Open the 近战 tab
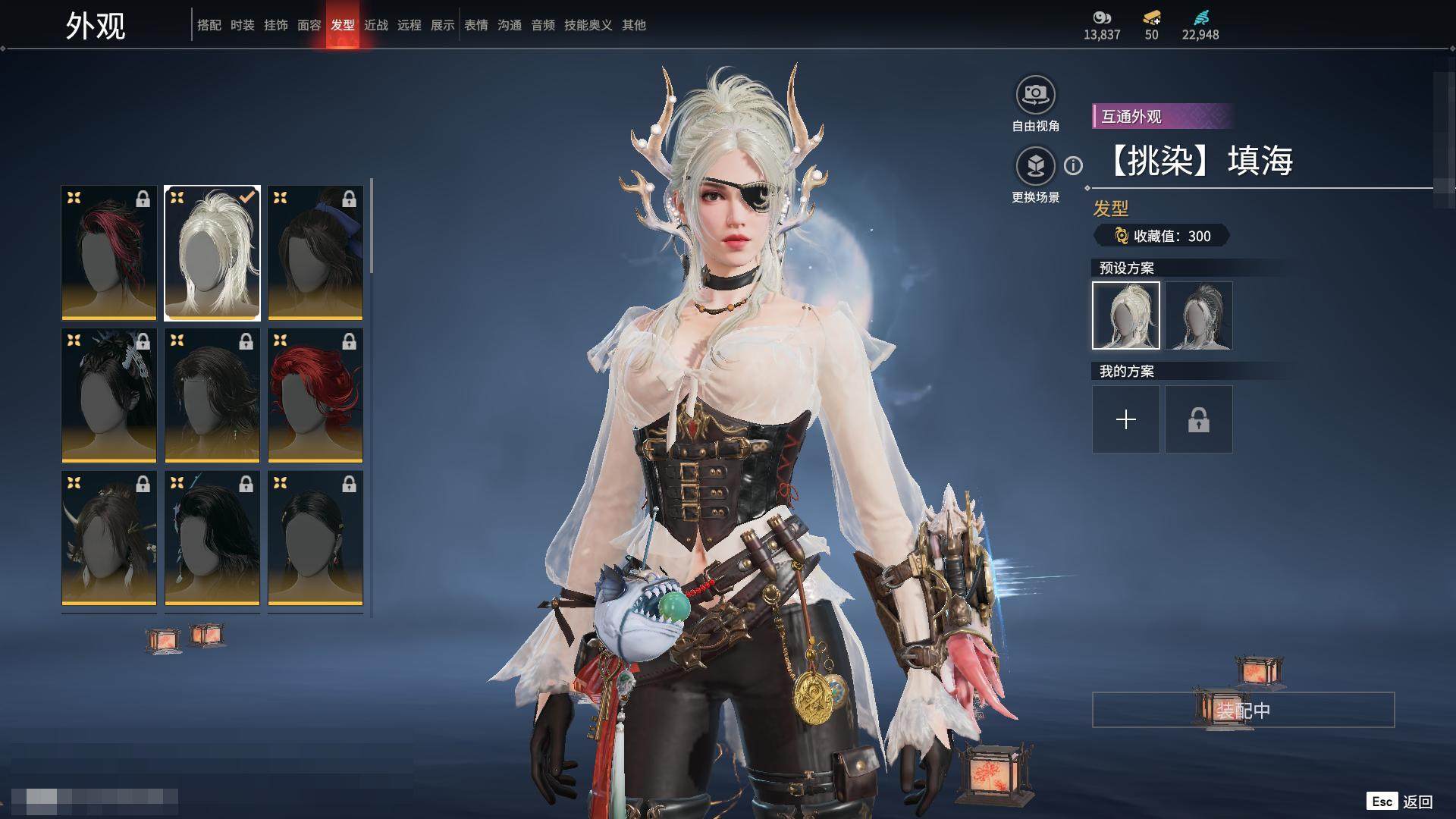The image size is (1456, 819). [375, 25]
